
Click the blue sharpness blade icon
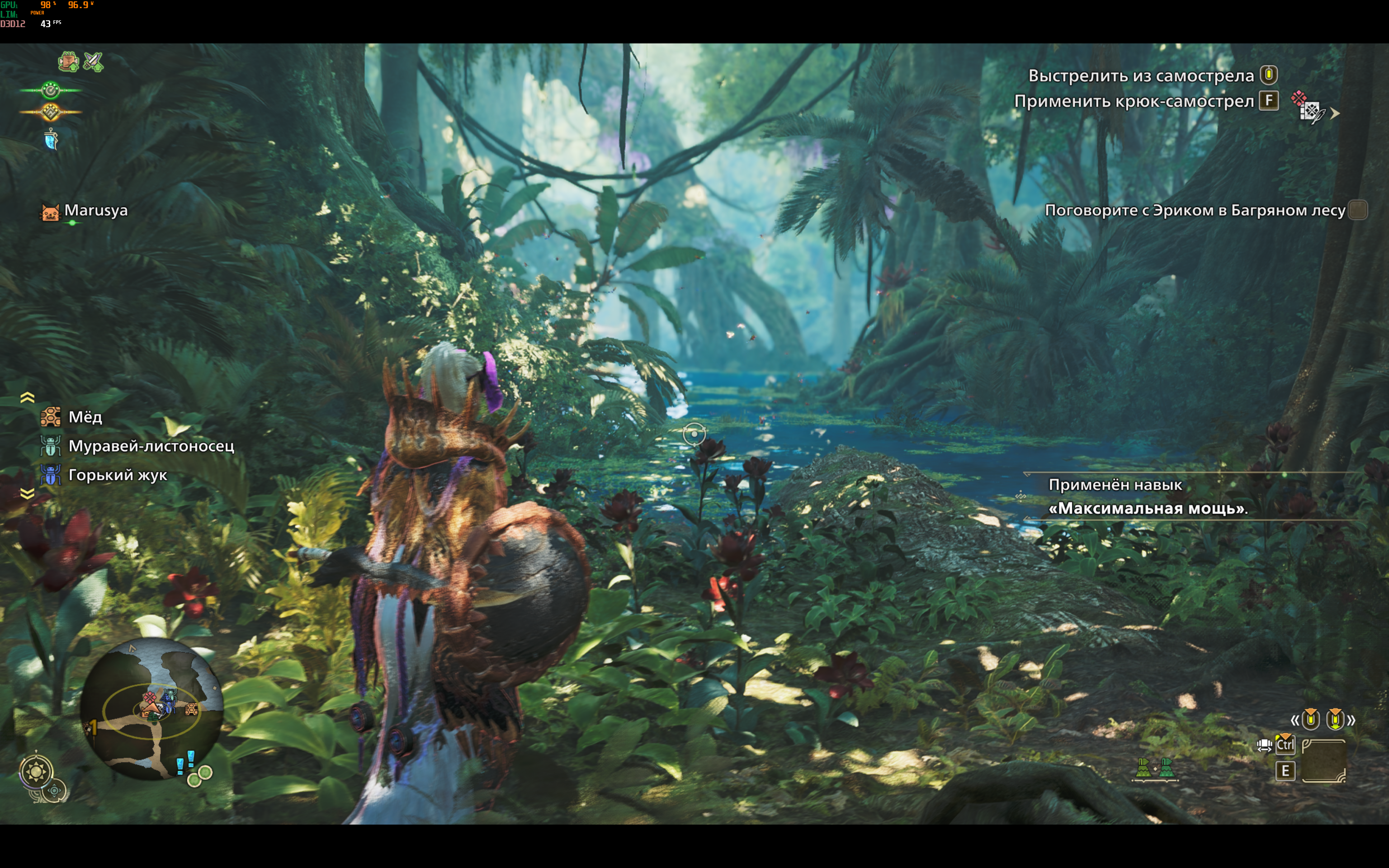pos(51,140)
